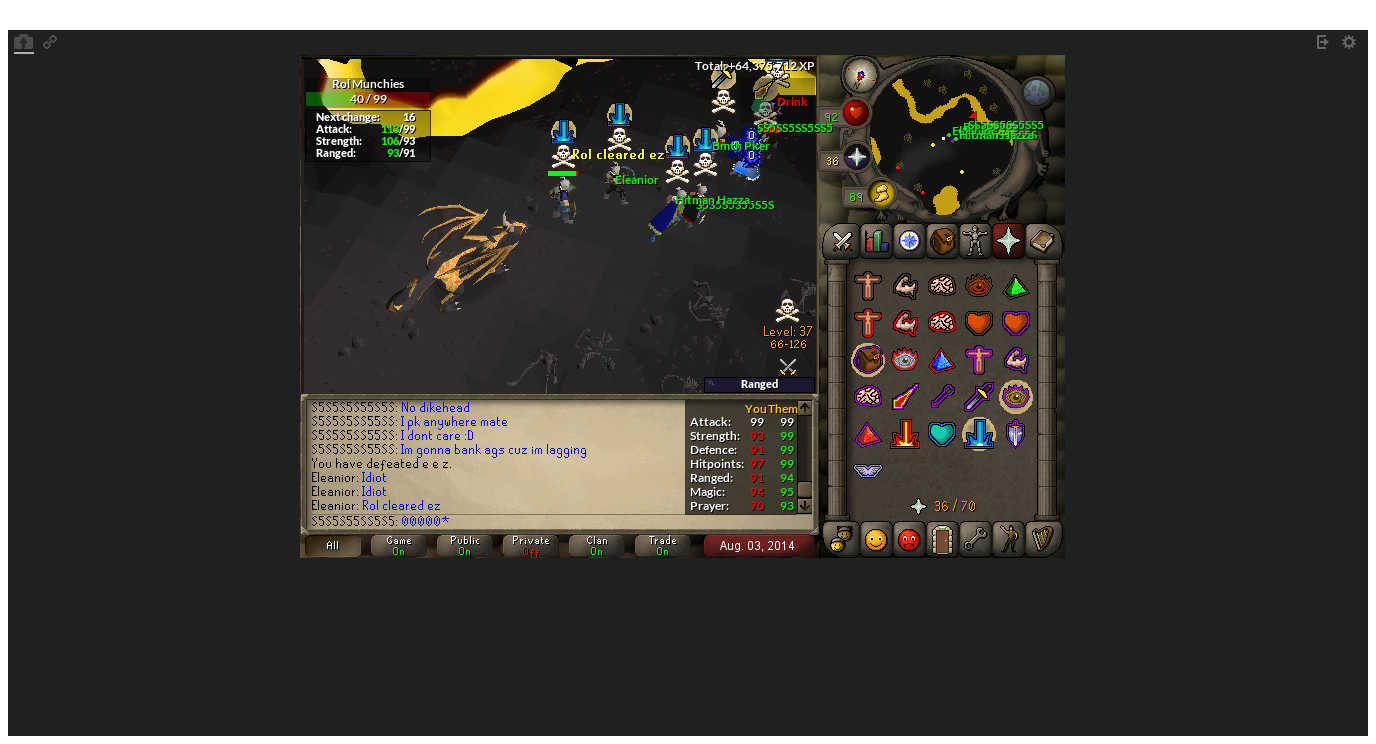Toggle Trade chat off

point(661,546)
